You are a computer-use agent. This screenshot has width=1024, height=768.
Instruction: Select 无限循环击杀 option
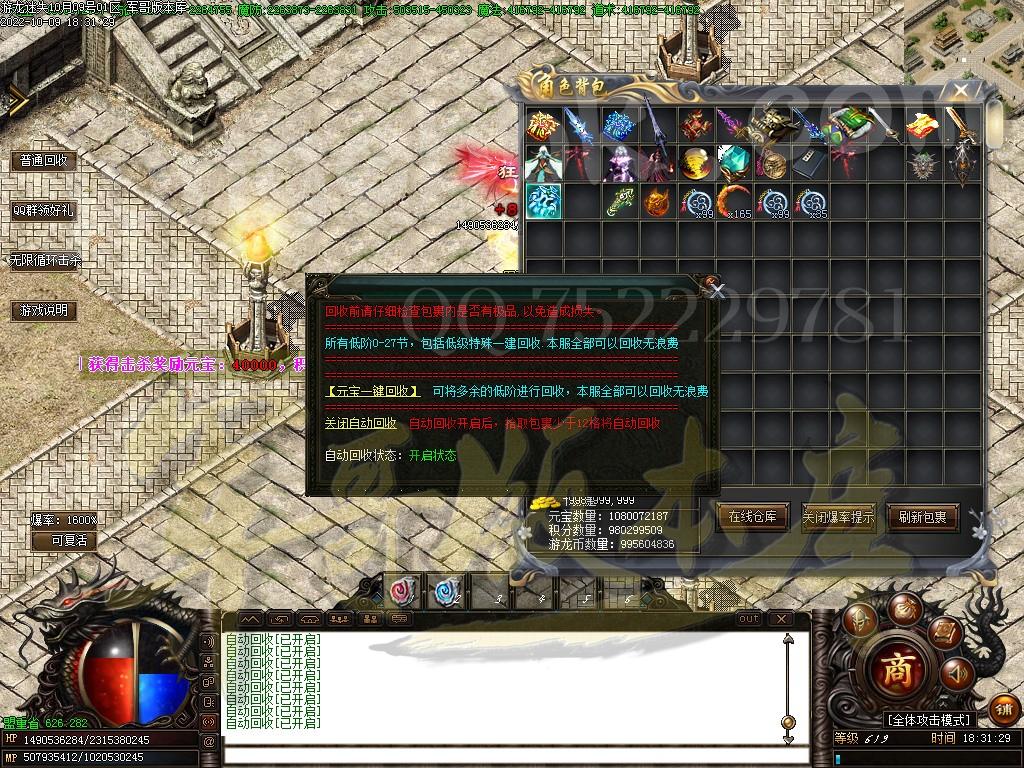45,260
